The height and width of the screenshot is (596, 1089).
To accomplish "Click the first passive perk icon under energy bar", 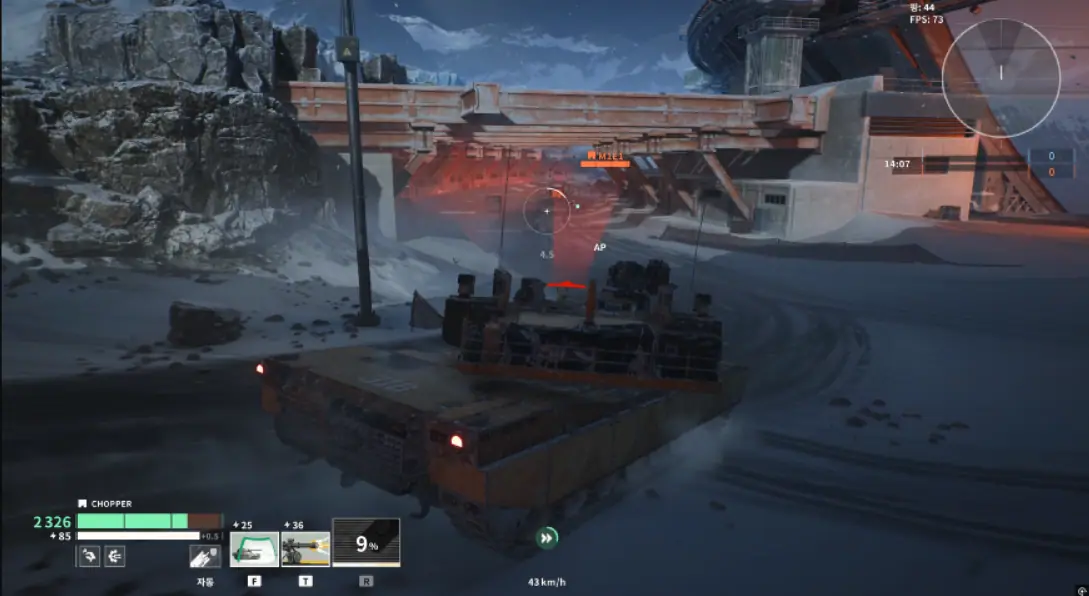I will [89, 556].
